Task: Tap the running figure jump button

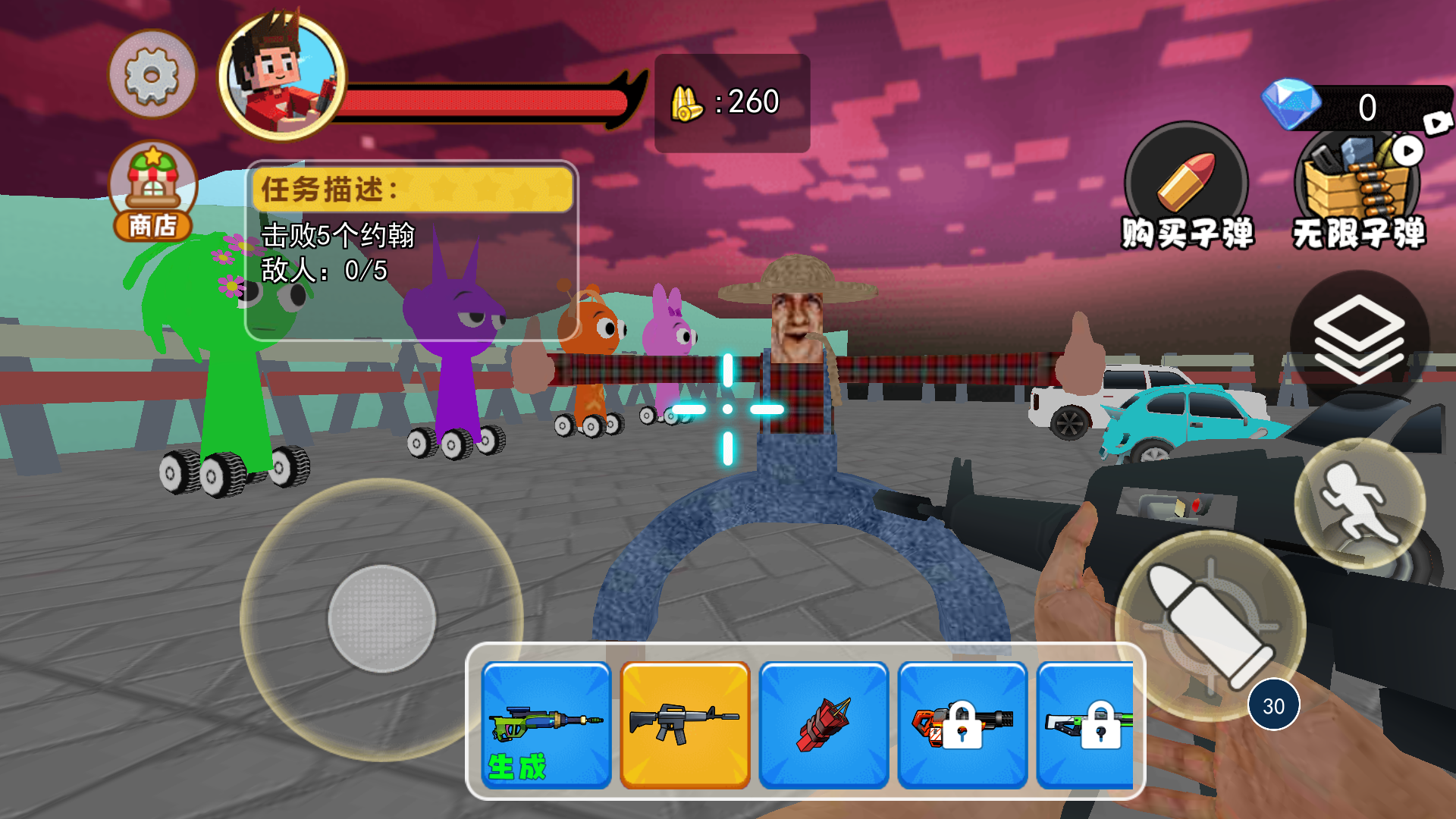Action: click(1360, 504)
